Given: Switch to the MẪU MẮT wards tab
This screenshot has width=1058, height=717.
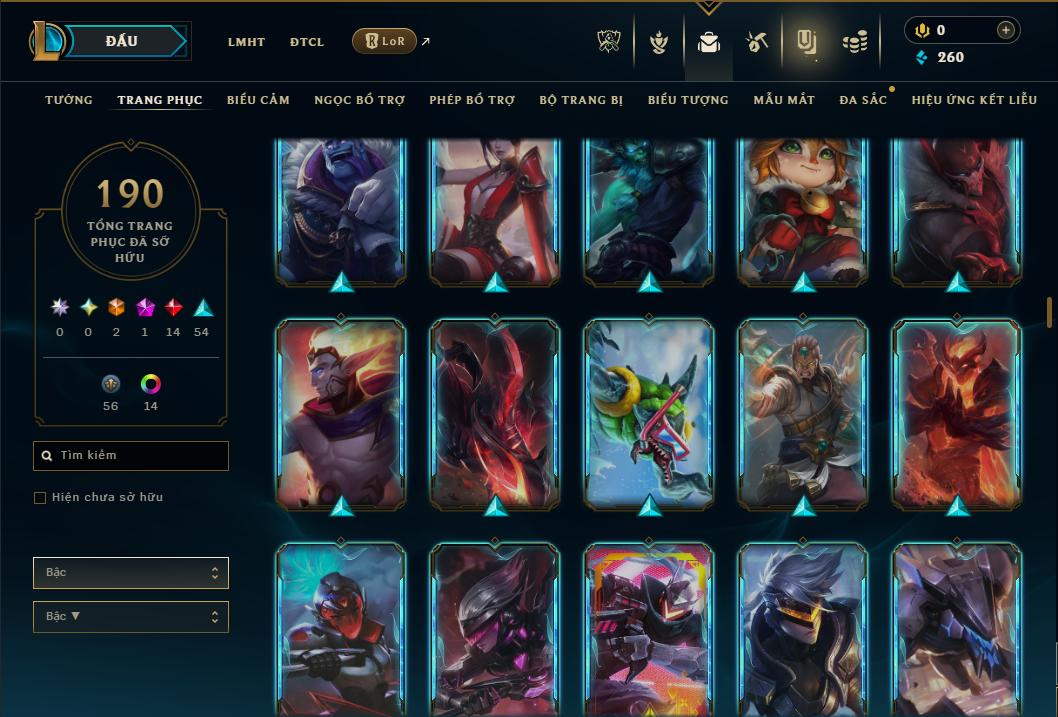Looking at the screenshot, I should click(784, 100).
